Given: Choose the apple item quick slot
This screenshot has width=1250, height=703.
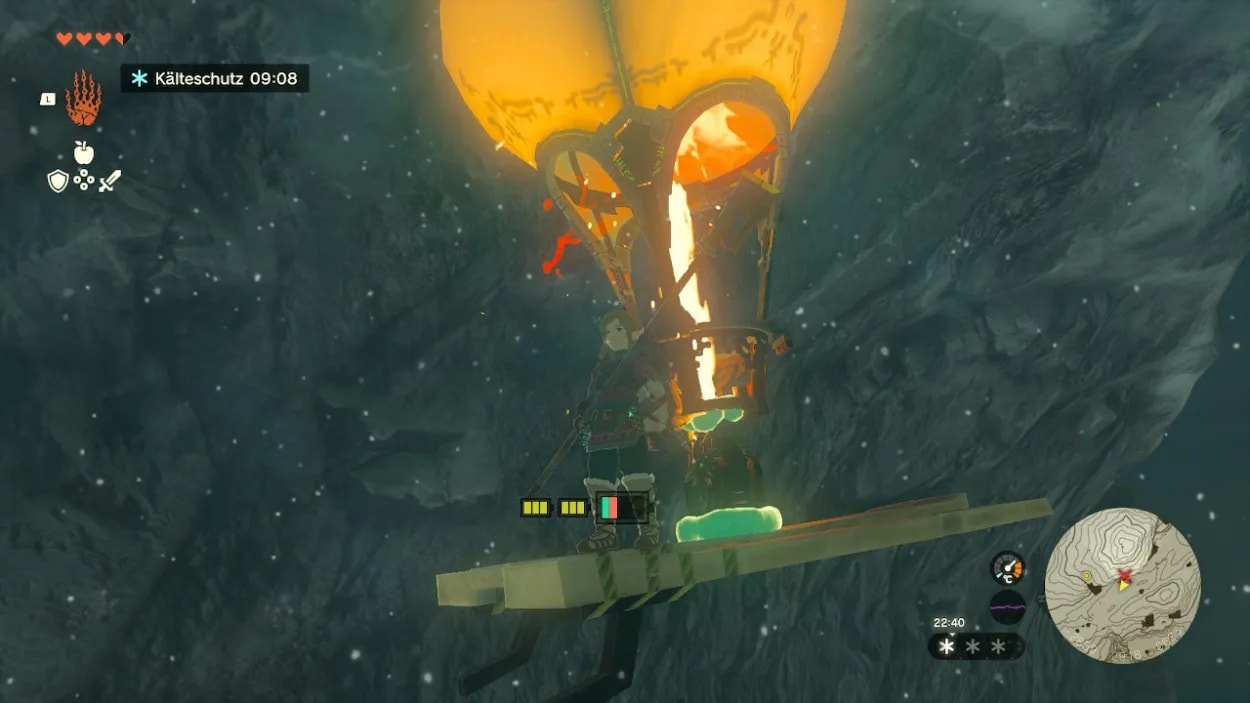Looking at the screenshot, I should click(84, 153).
